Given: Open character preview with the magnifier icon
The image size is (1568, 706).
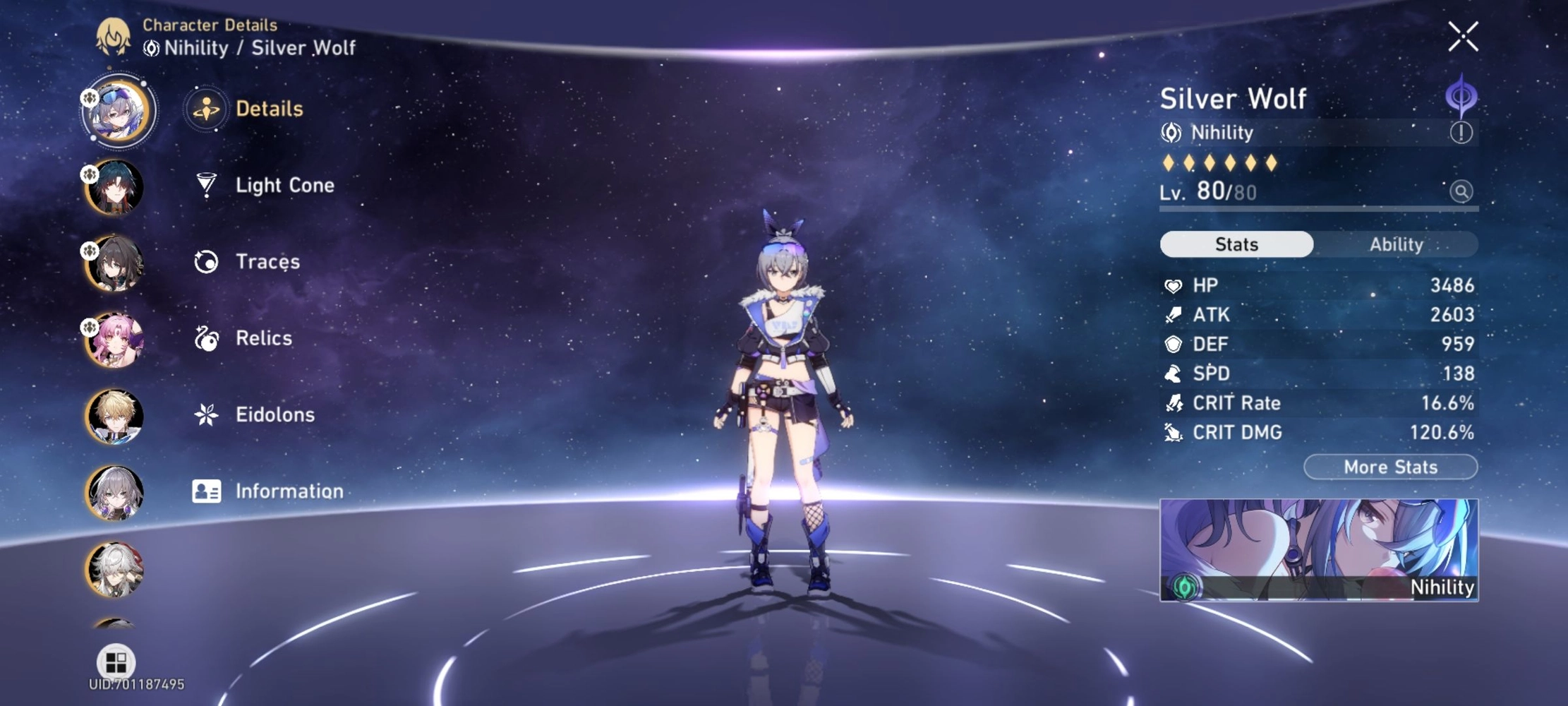Looking at the screenshot, I should tap(1462, 192).
